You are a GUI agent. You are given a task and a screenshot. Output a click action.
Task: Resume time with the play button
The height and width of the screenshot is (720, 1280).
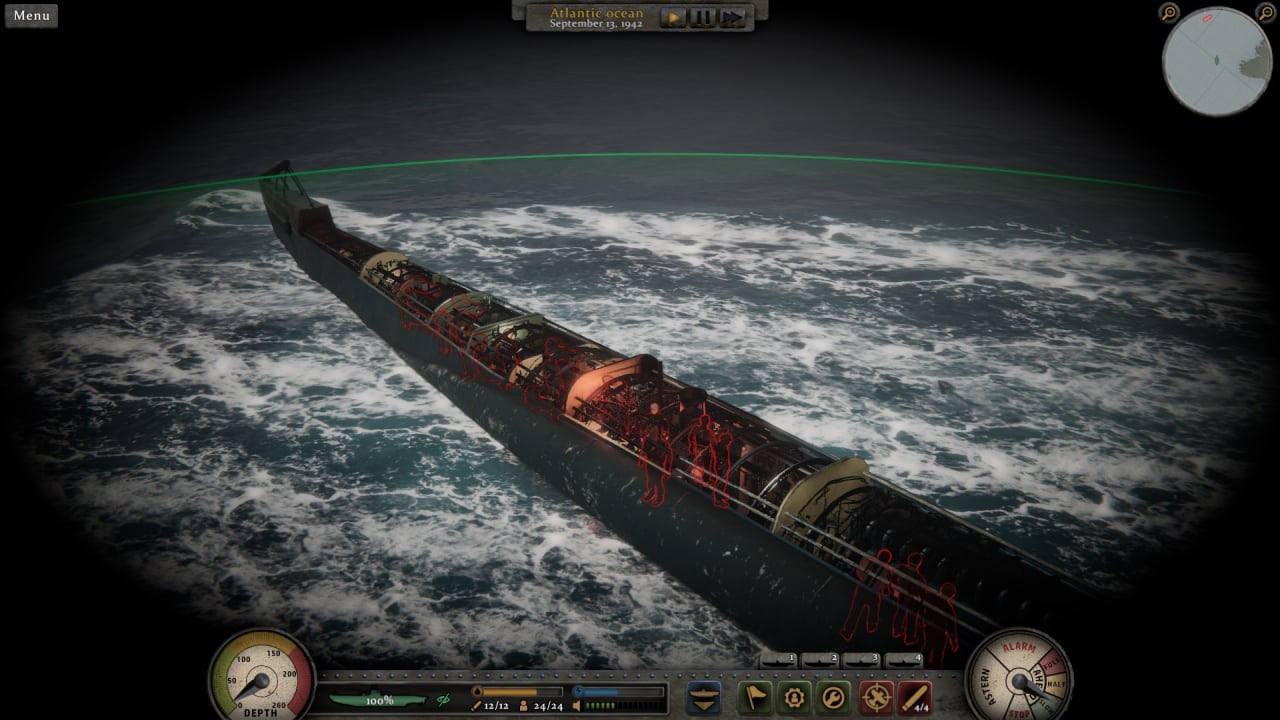[x=673, y=17]
